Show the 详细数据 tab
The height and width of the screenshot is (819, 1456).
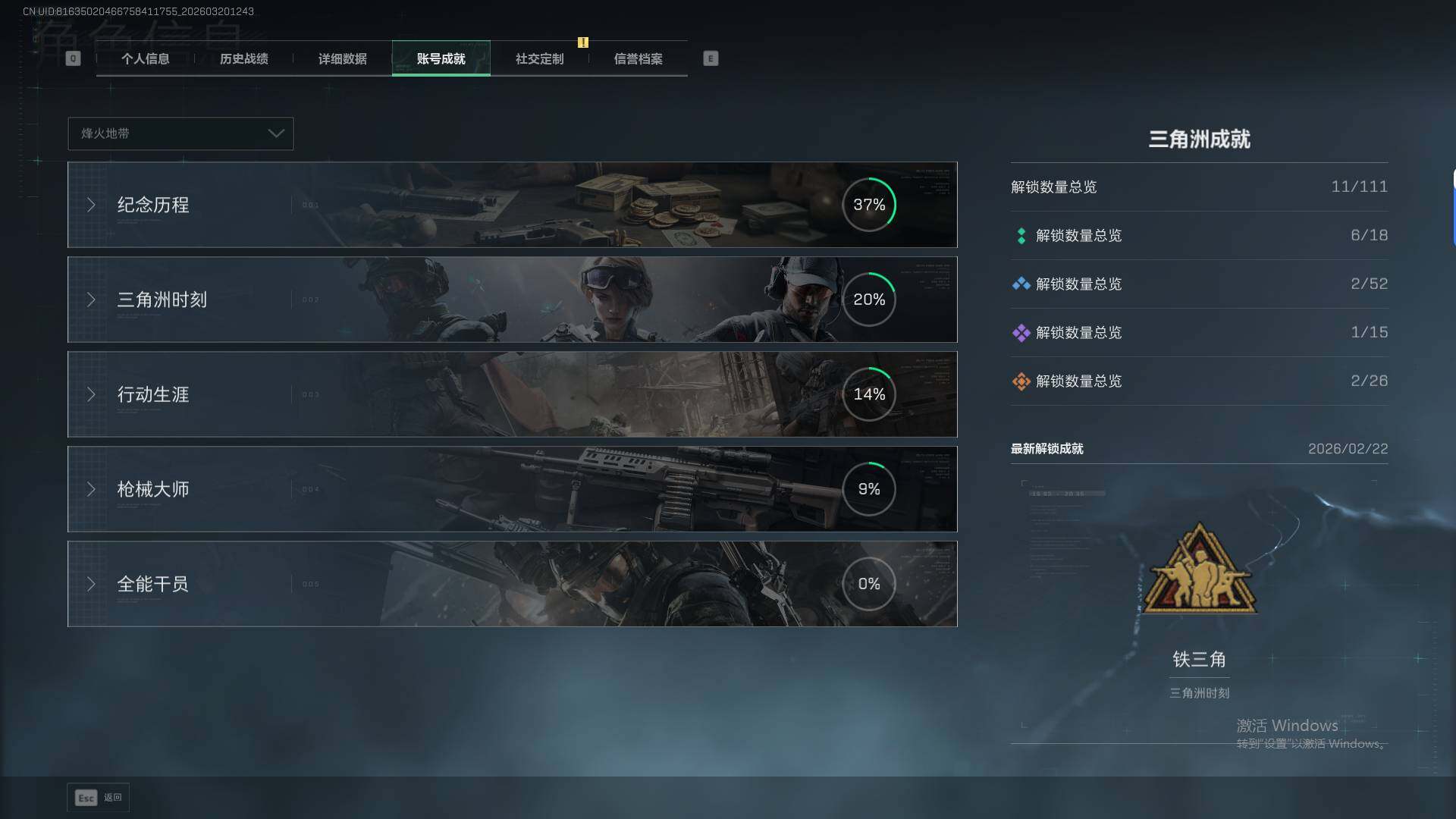(x=342, y=59)
